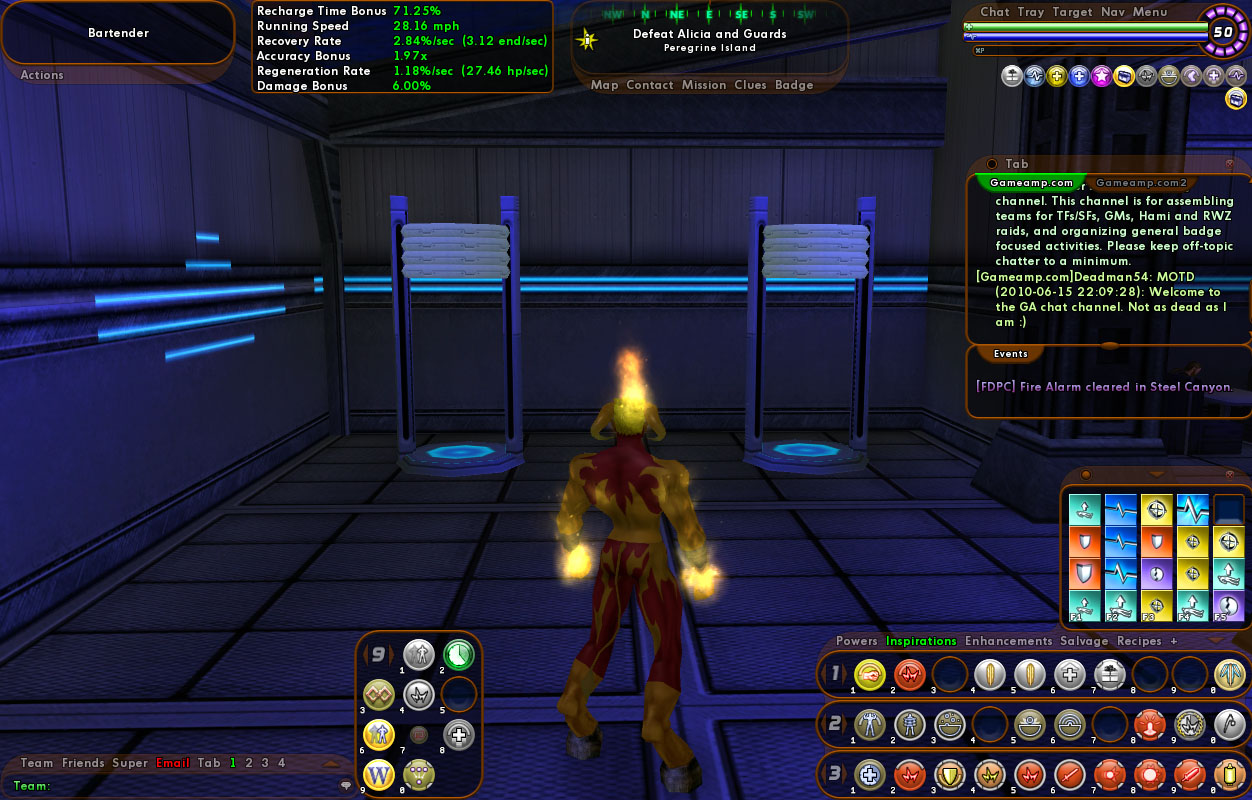
Task: Open the main Menu
Action: click(1150, 12)
